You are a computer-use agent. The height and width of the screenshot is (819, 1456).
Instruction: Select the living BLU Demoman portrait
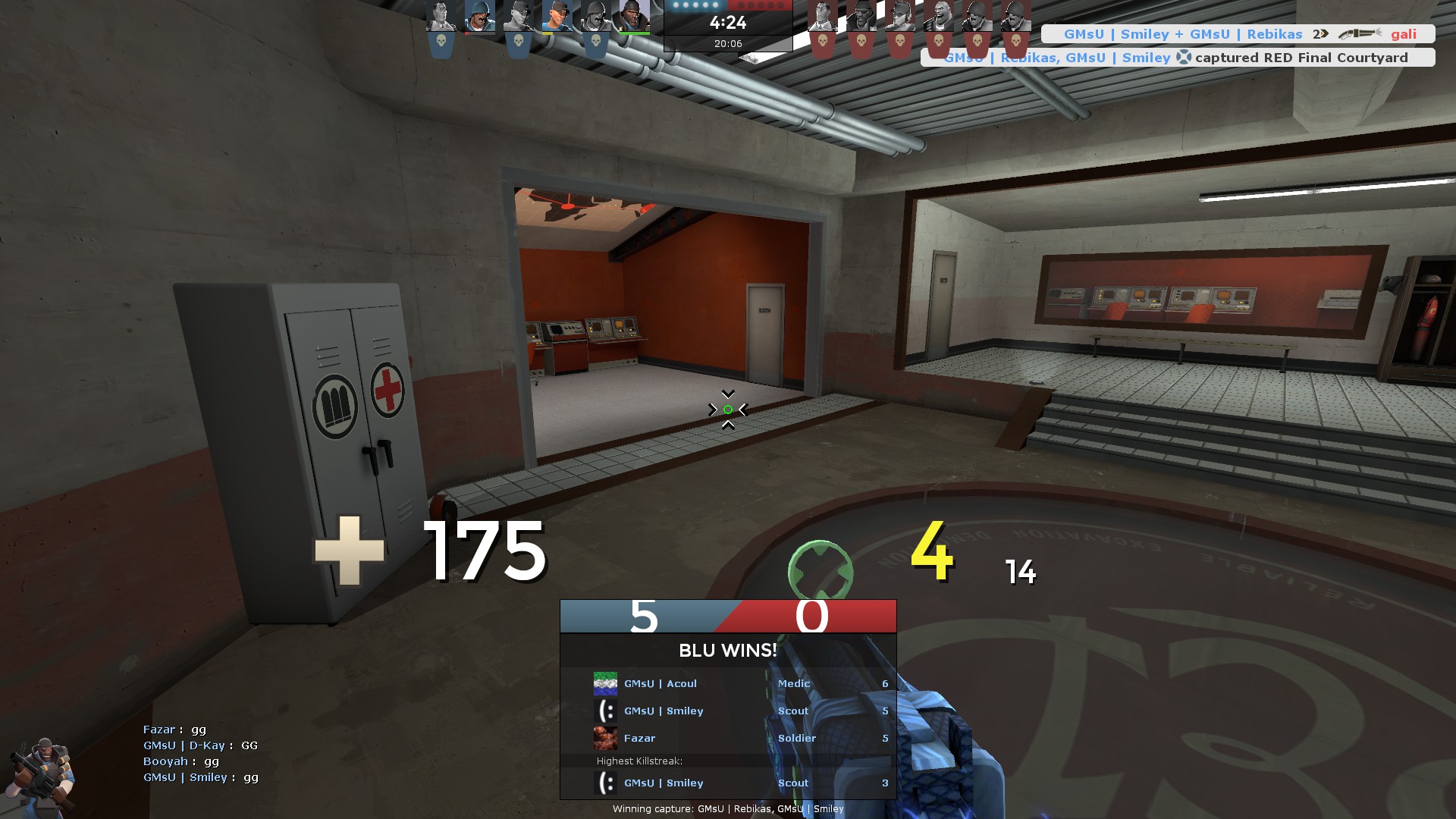pyautogui.click(x=634, y=17)
